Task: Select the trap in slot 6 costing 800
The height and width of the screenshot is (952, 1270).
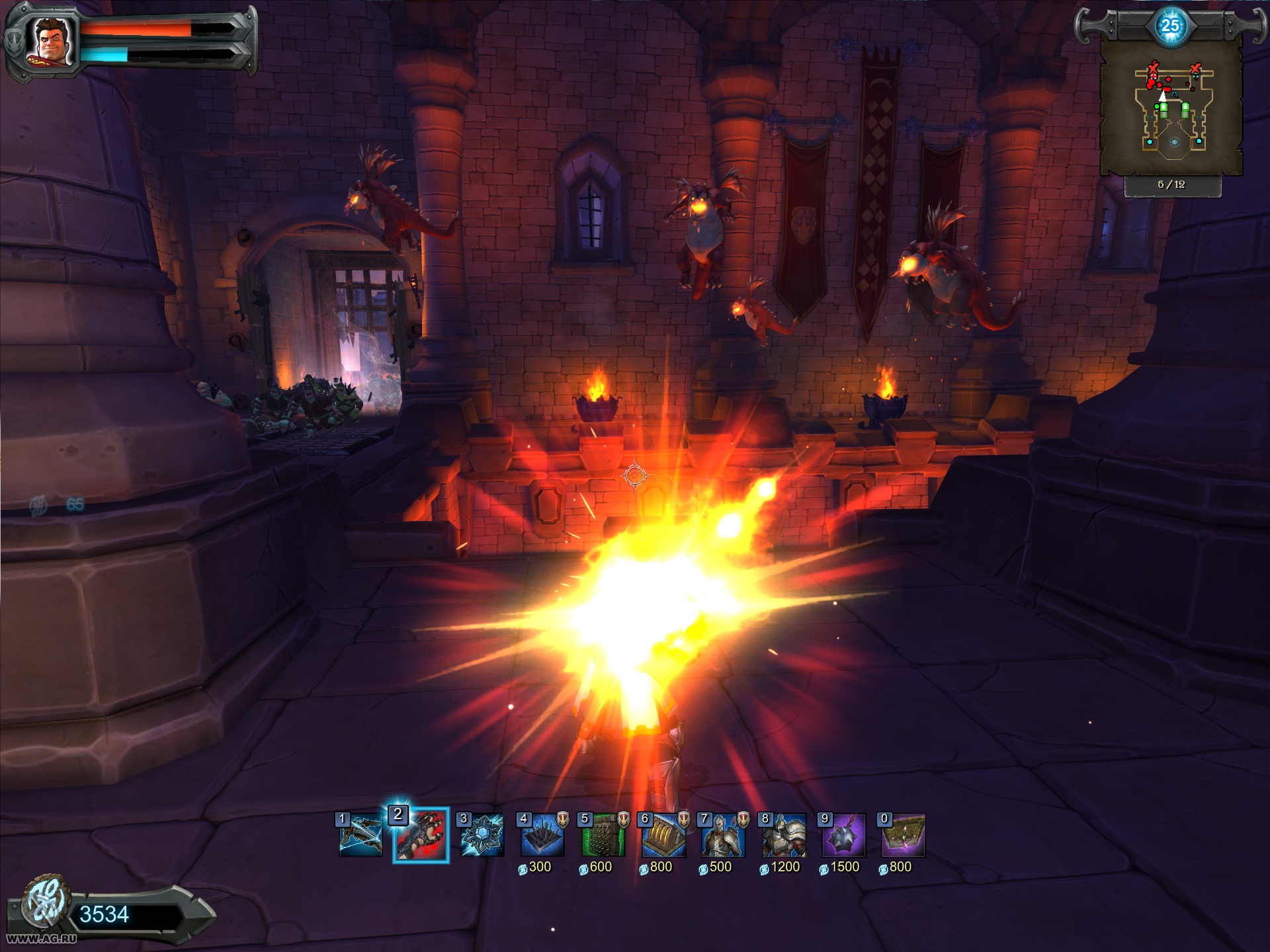Action: [x=663, y=836]
